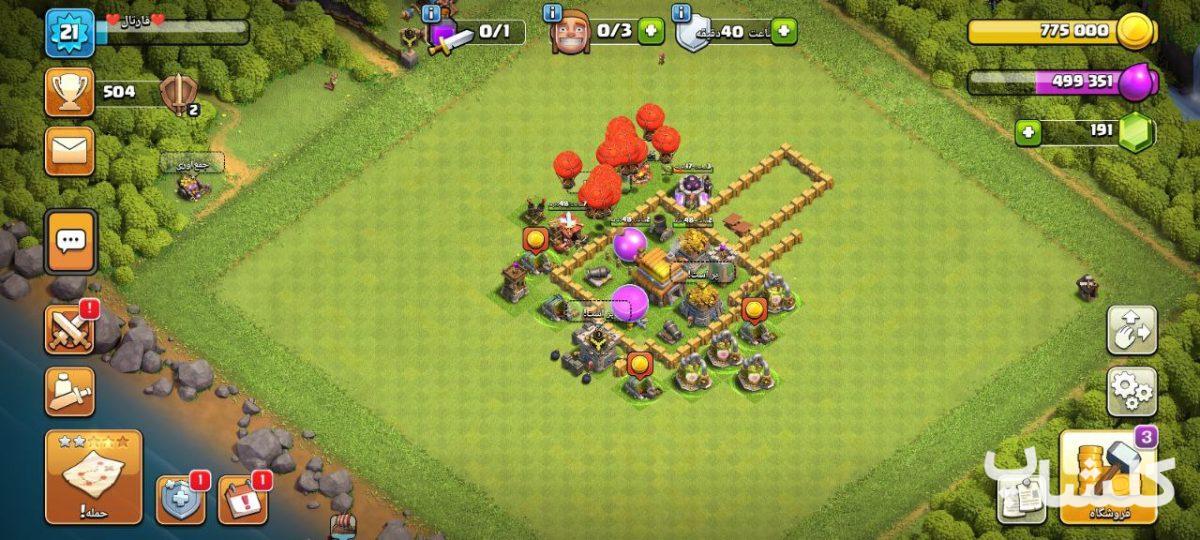View the crossed swords attack log
1200x540 pixels.
(70, 330)
